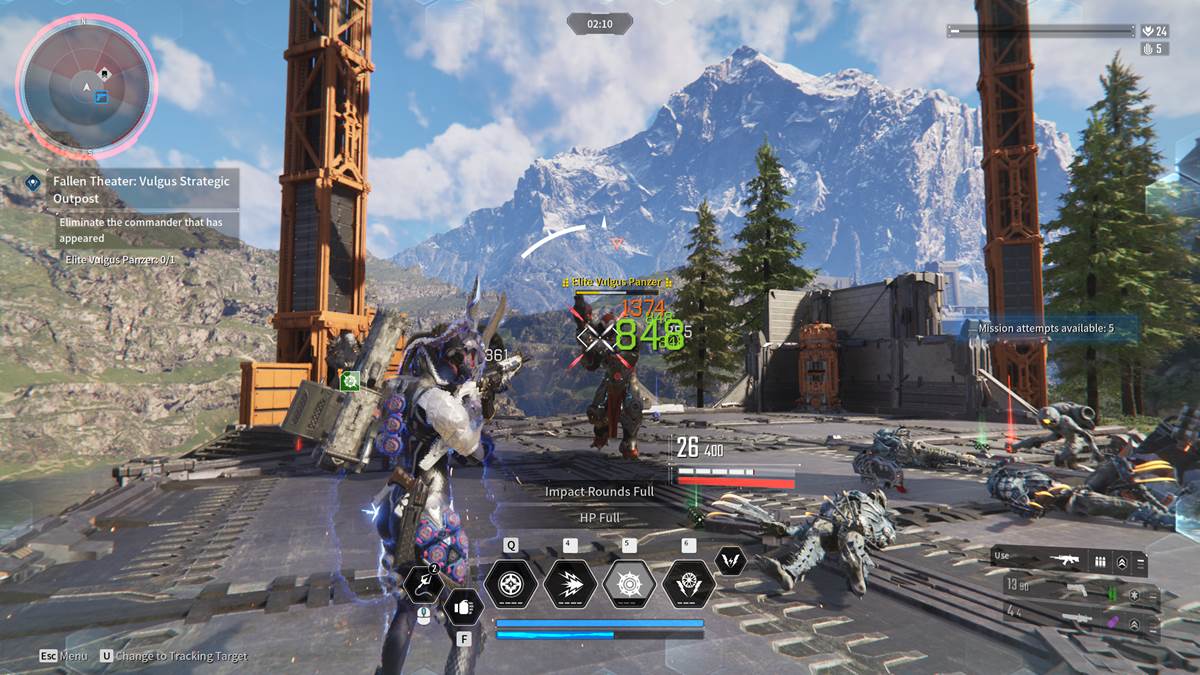Activate the grappling hook ability
Viewport: 1200px width, 675px height.
coord(423,586)
